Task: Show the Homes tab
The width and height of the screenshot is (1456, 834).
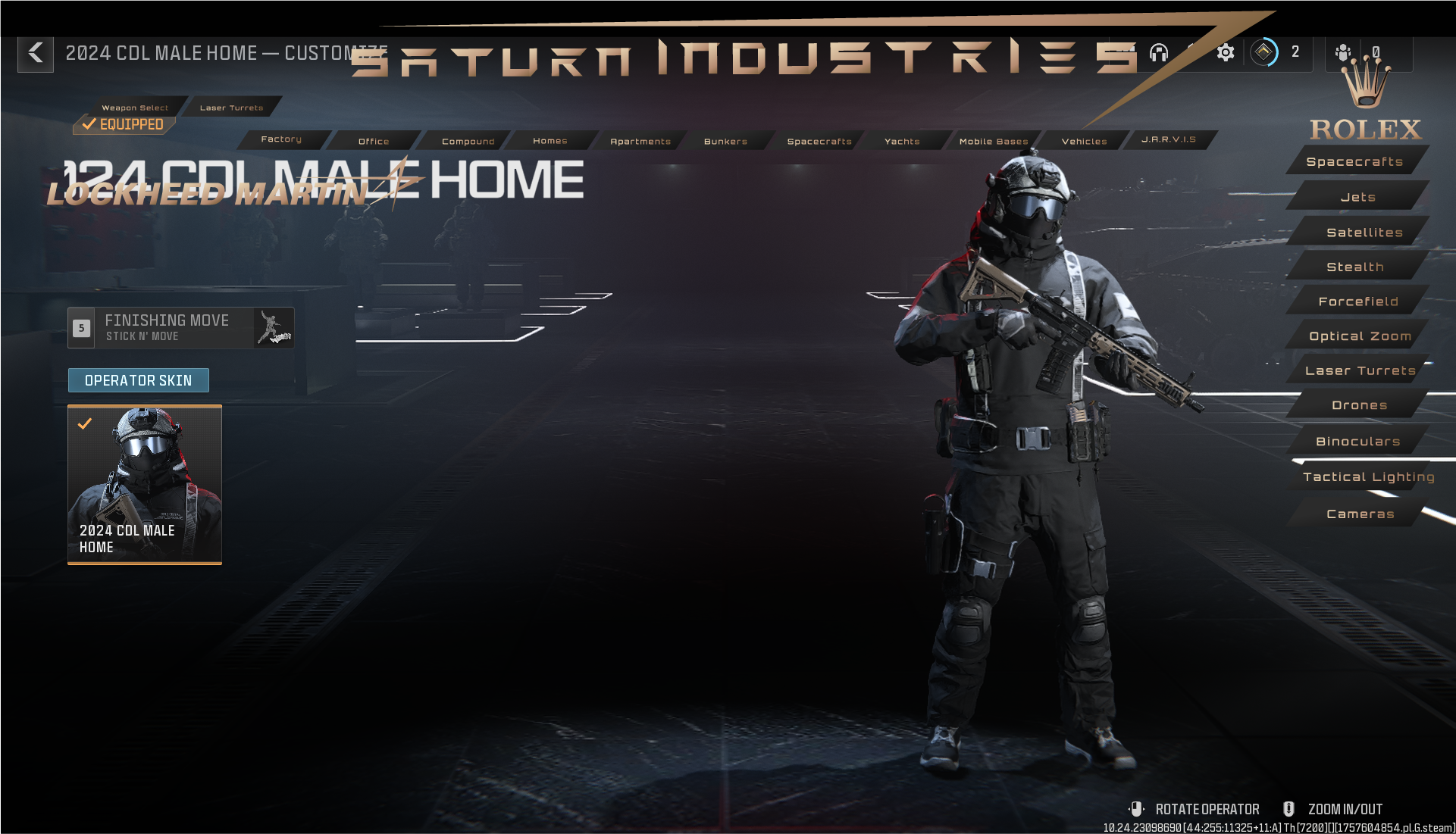Action: 550,141
